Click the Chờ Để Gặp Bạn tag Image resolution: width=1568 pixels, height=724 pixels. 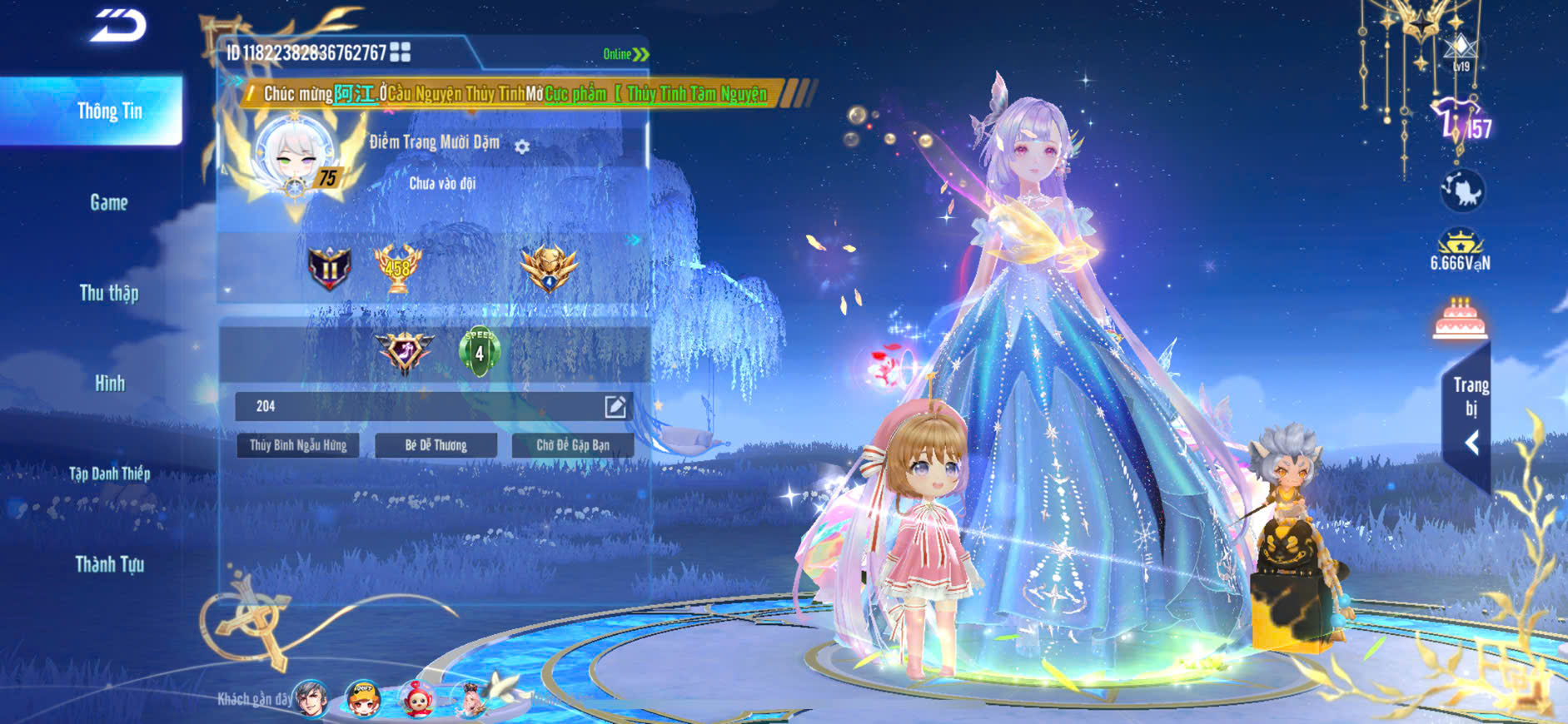click(x=573, y=445)
